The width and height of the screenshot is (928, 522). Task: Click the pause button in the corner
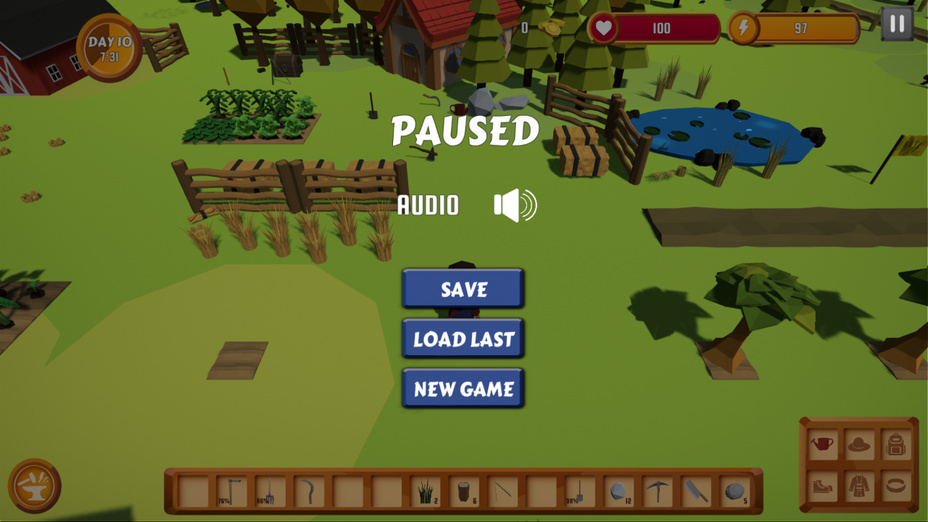point(897,25)
